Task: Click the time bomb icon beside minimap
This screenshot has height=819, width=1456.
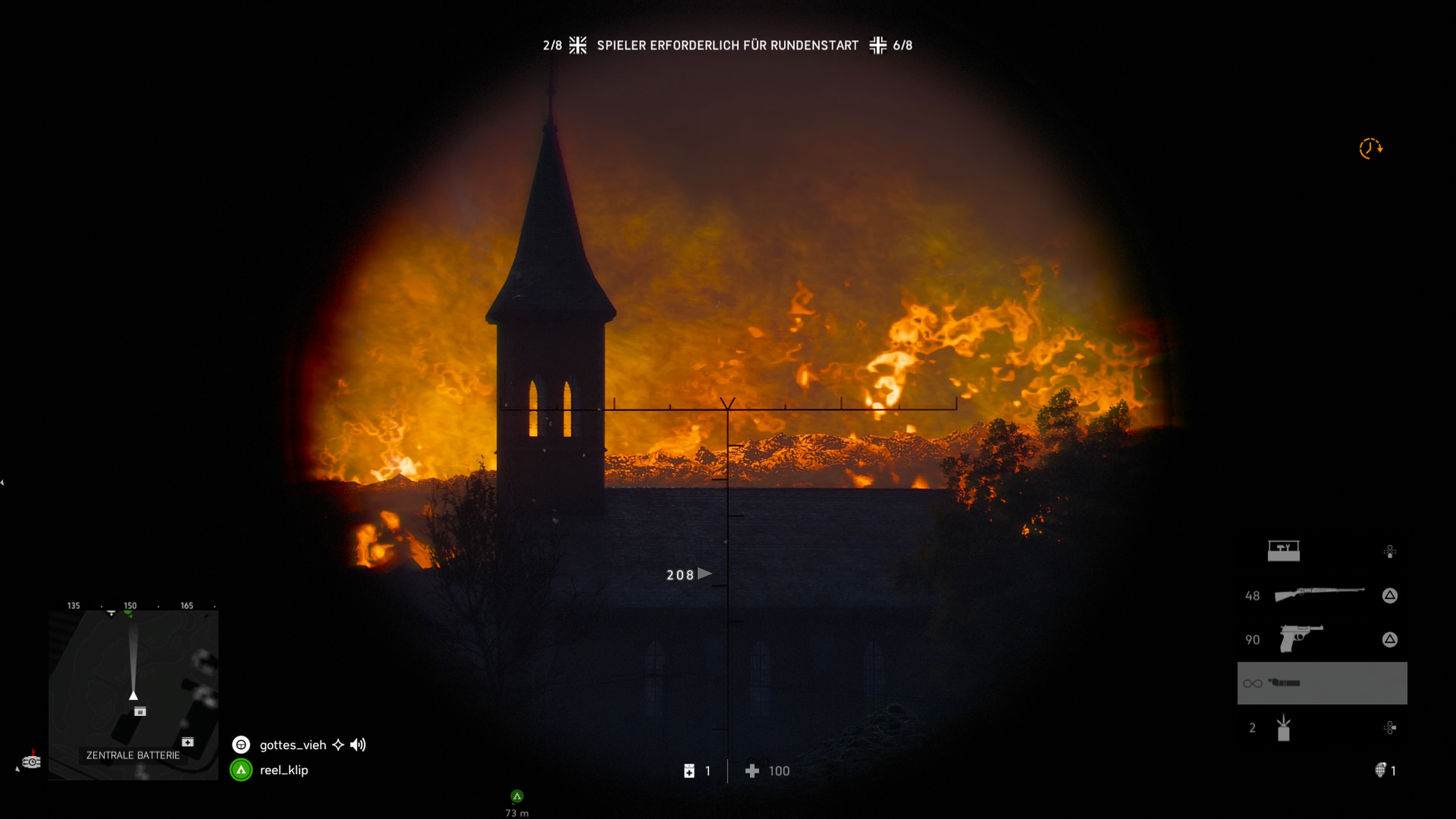Action: click(x=31, y=761)
